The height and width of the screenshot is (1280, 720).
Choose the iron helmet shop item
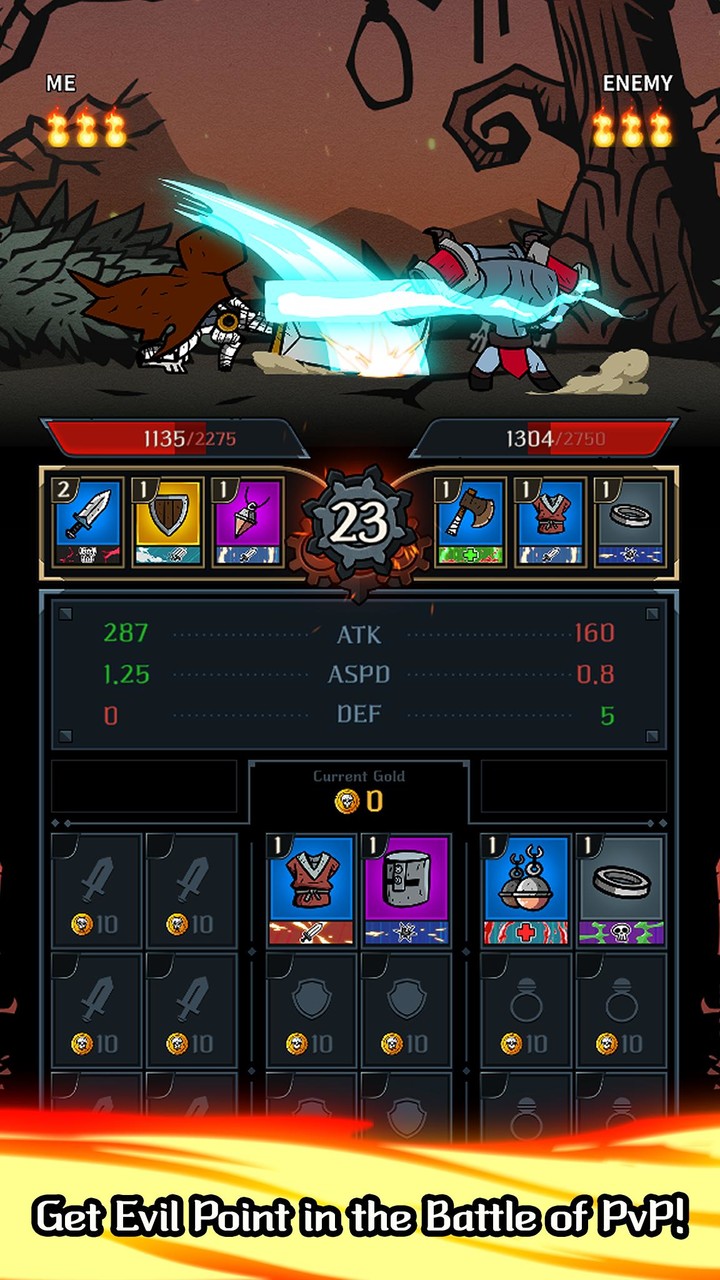[406, 890]
